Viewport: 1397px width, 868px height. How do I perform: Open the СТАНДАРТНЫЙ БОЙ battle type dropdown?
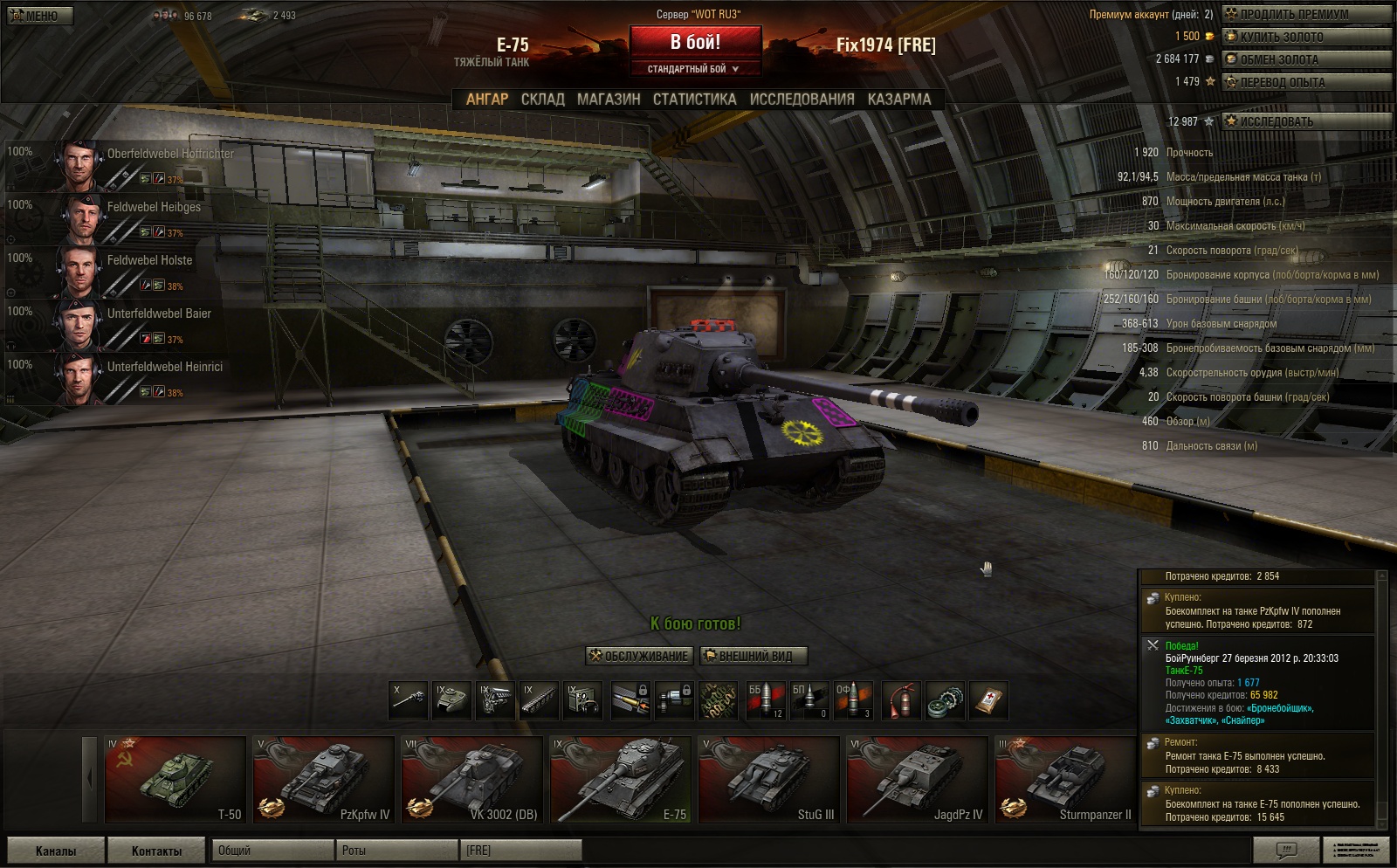pyautogui.click(x=695, y=69)
